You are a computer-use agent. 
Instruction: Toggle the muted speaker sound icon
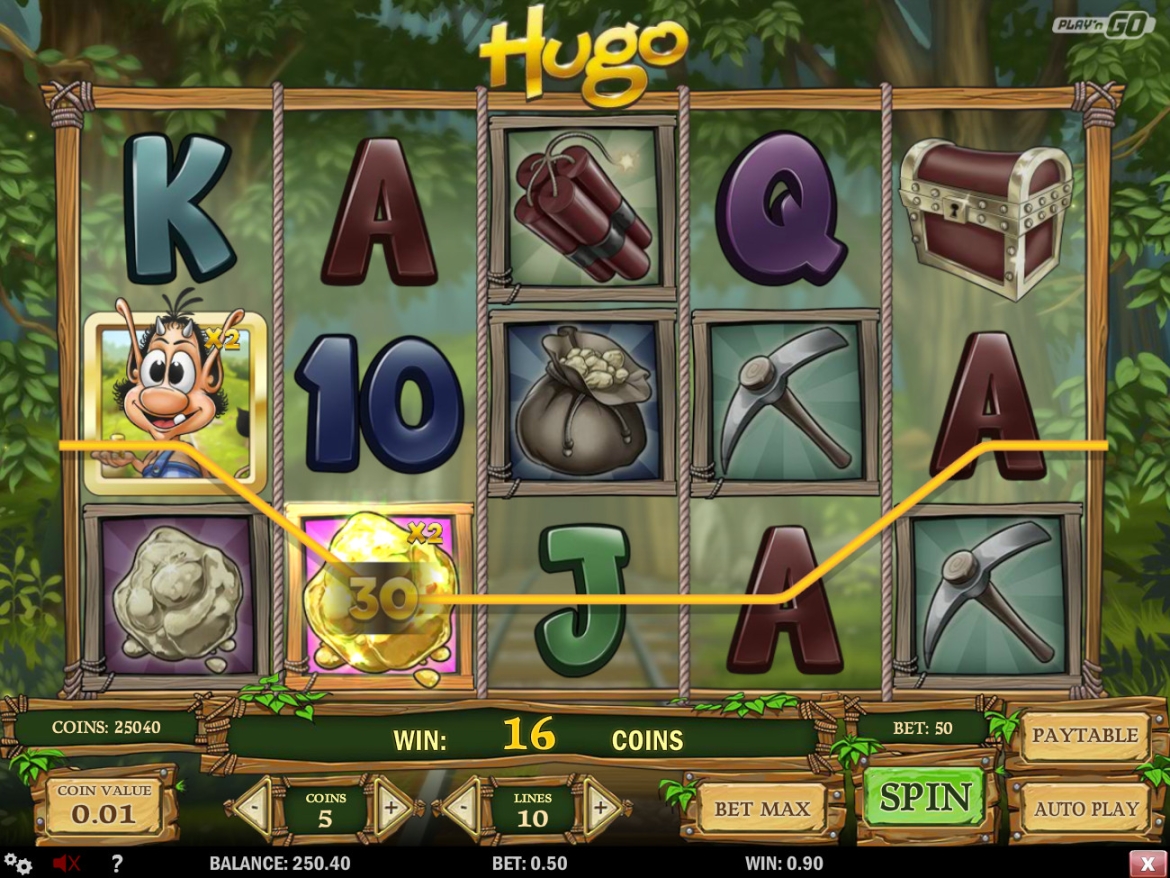point(66,863)
